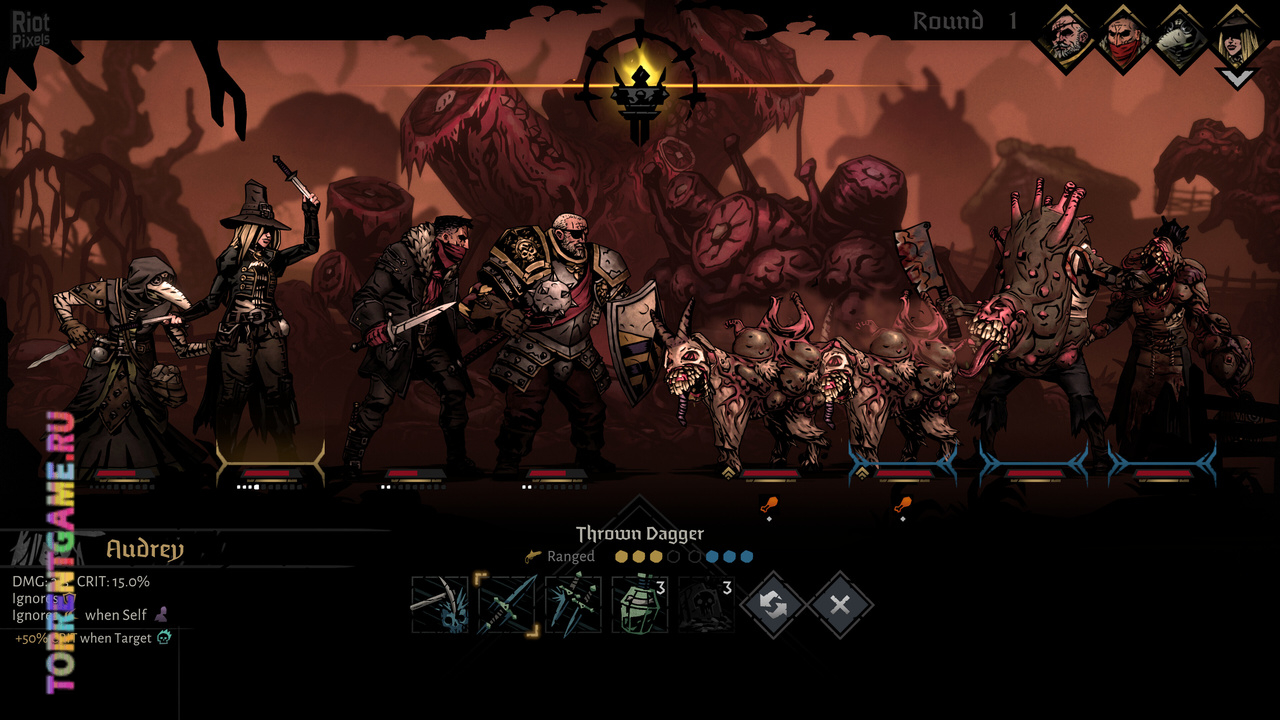Click the swap position arrows button
Viewport: 1280px width, 720px height.
point(773,604)
